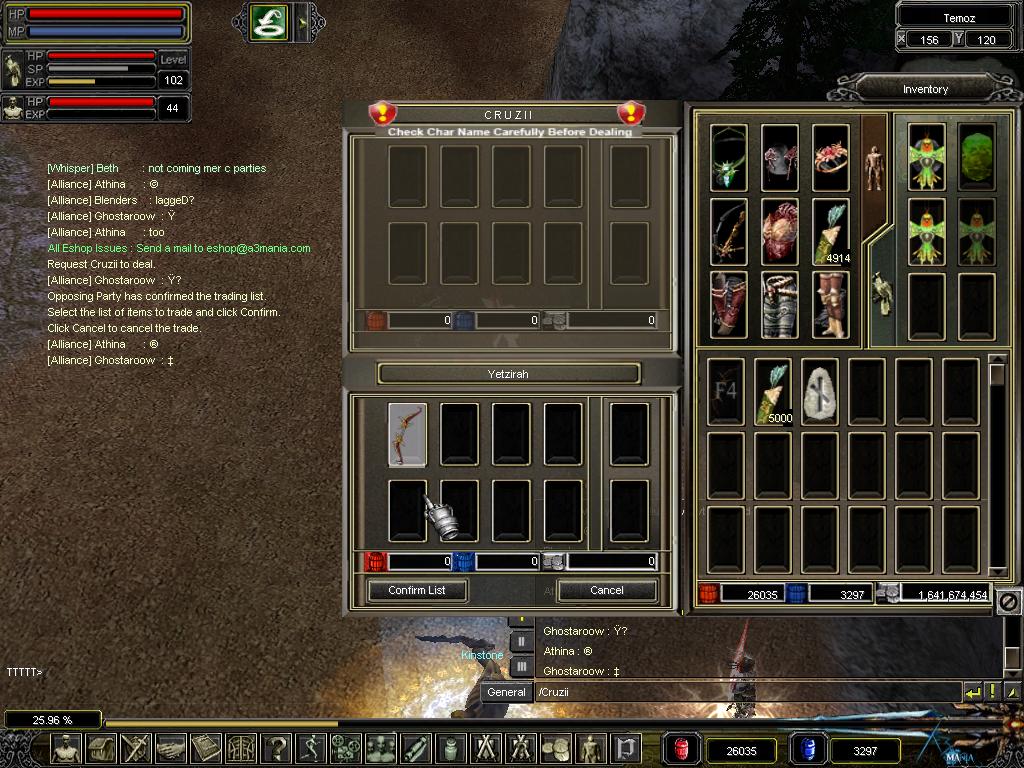Focus the chat input containing /Cruzii
The height and width of the screenshot is (768, 1024).
pos(745,692)
